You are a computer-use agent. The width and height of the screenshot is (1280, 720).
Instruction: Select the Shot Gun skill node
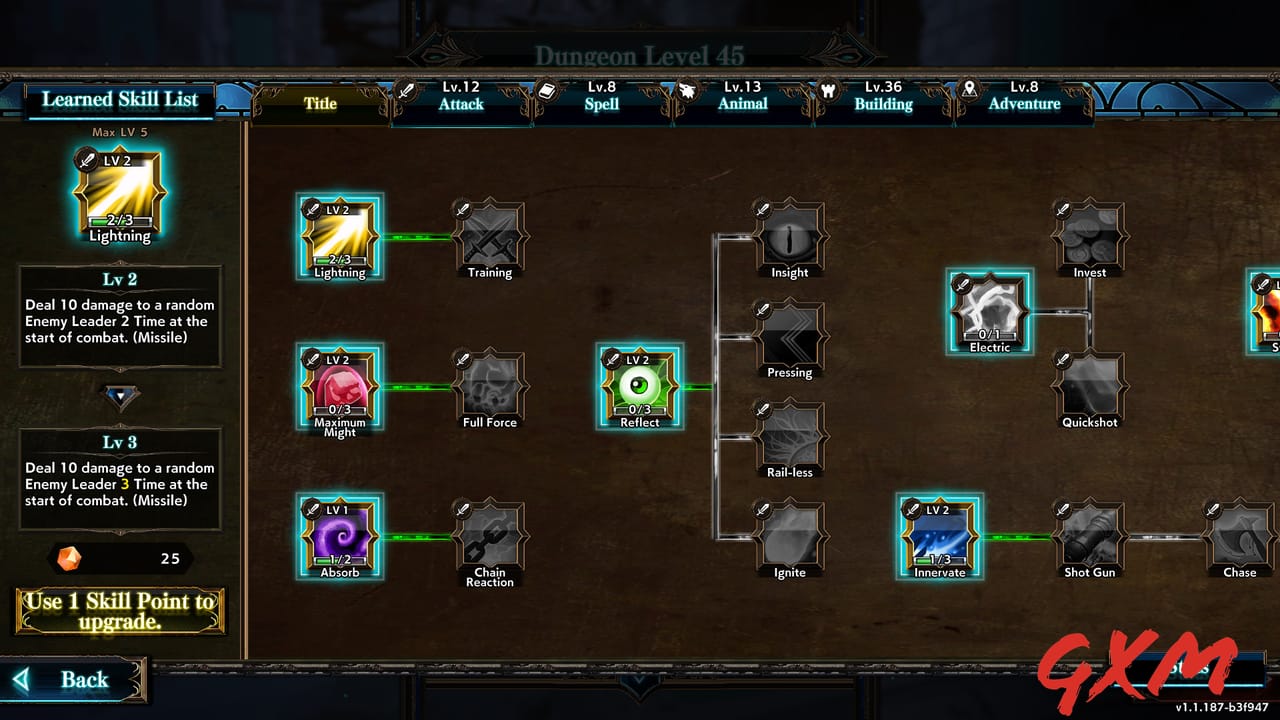(1089, 538)
